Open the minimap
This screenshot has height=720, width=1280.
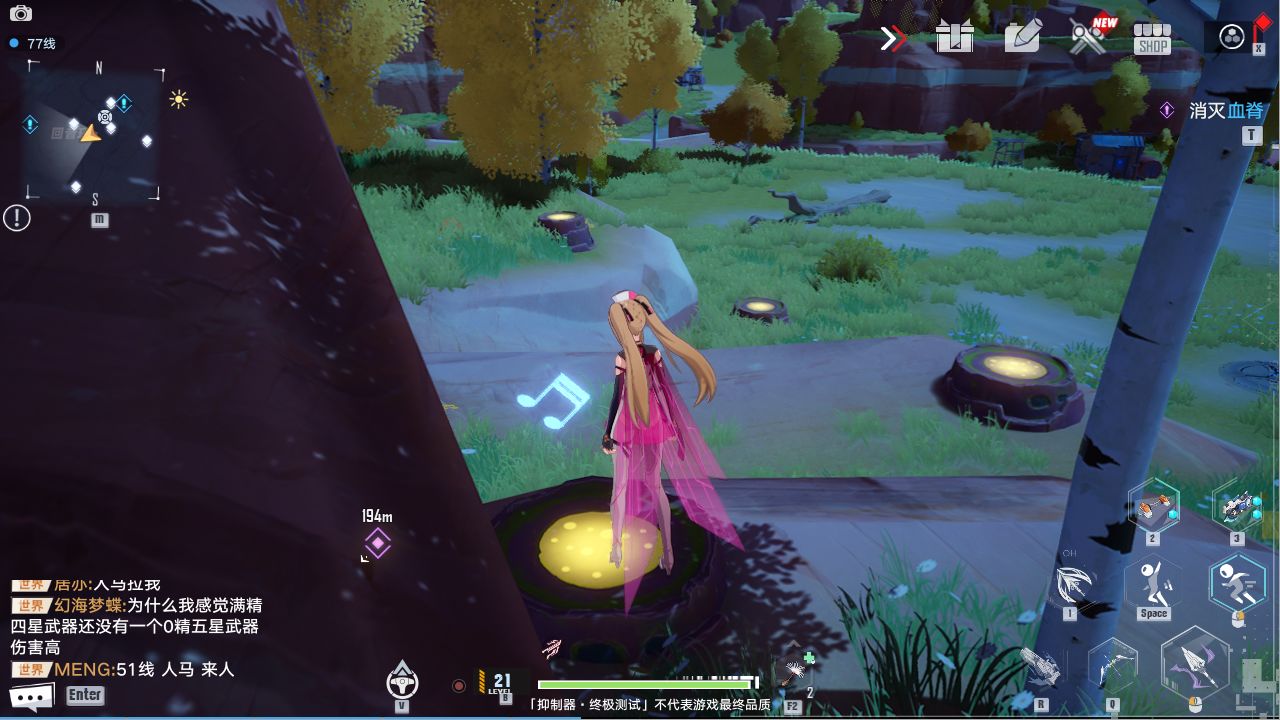pos(94,134)
